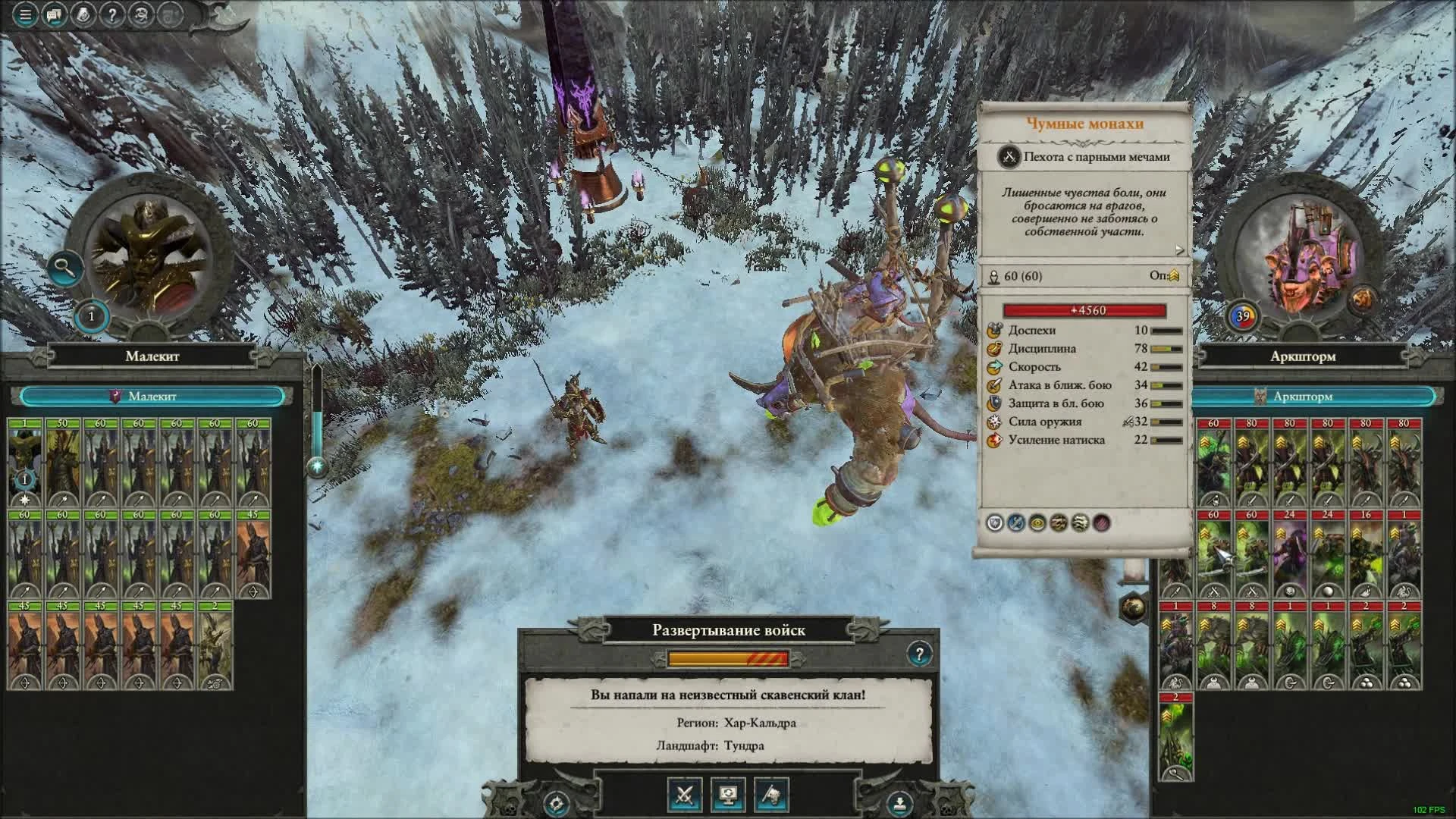The image size is (1456, 819).
Task: Click the armor attribute icon for Доспехи
Action: coord(992,331)
